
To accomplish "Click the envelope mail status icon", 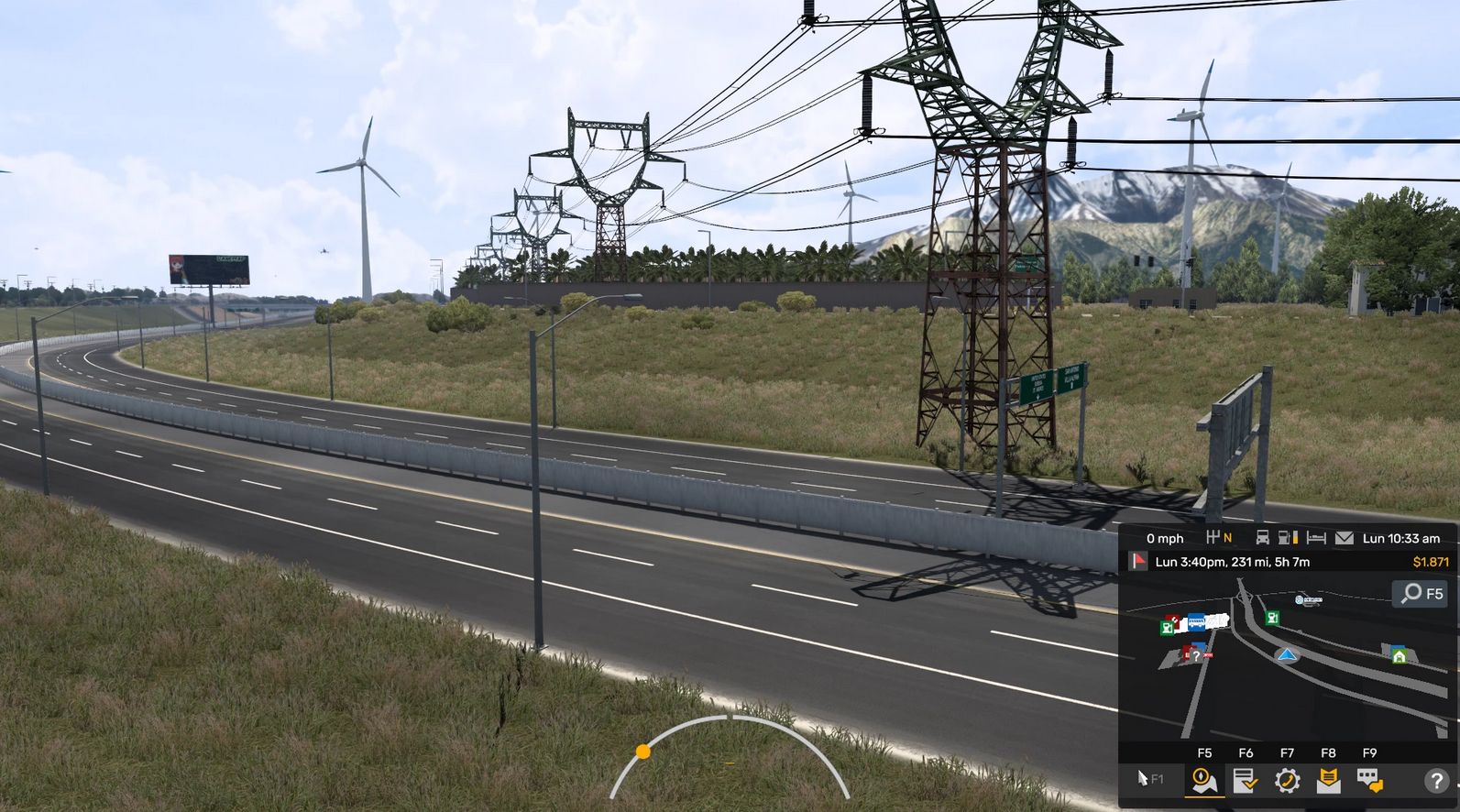I will click(1344, 538).
